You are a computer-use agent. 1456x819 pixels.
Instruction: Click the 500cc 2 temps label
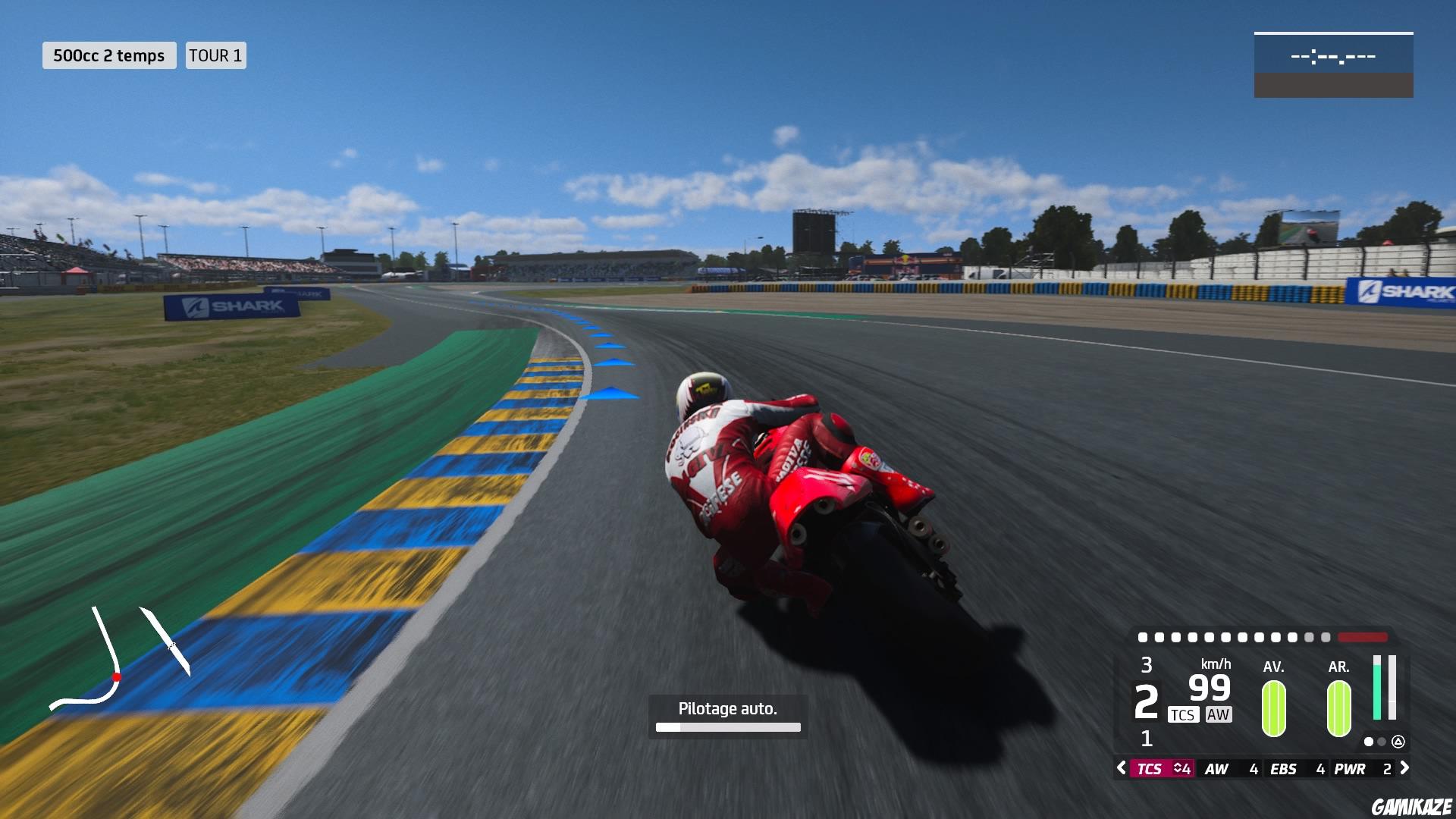click(x=109, y=55)
